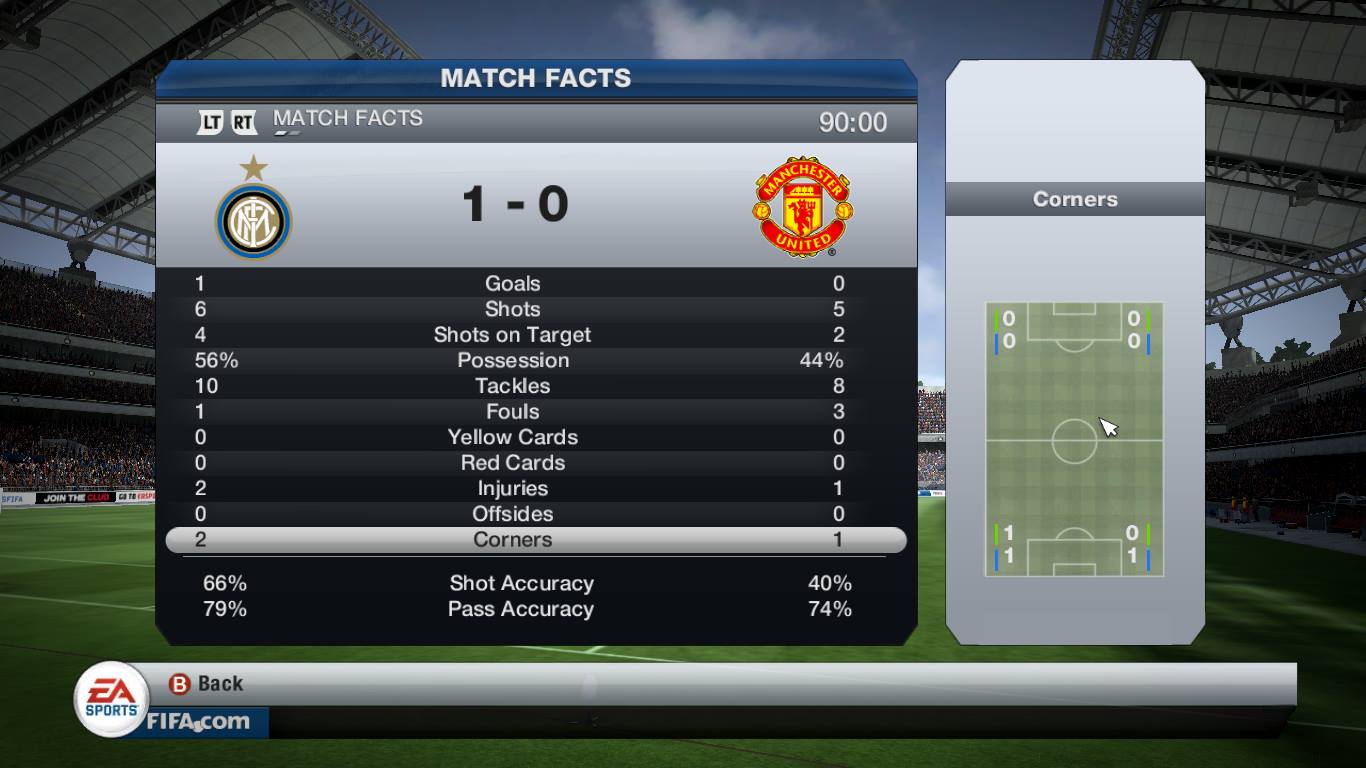Highlight the Shots row

[x=512, y=310]
